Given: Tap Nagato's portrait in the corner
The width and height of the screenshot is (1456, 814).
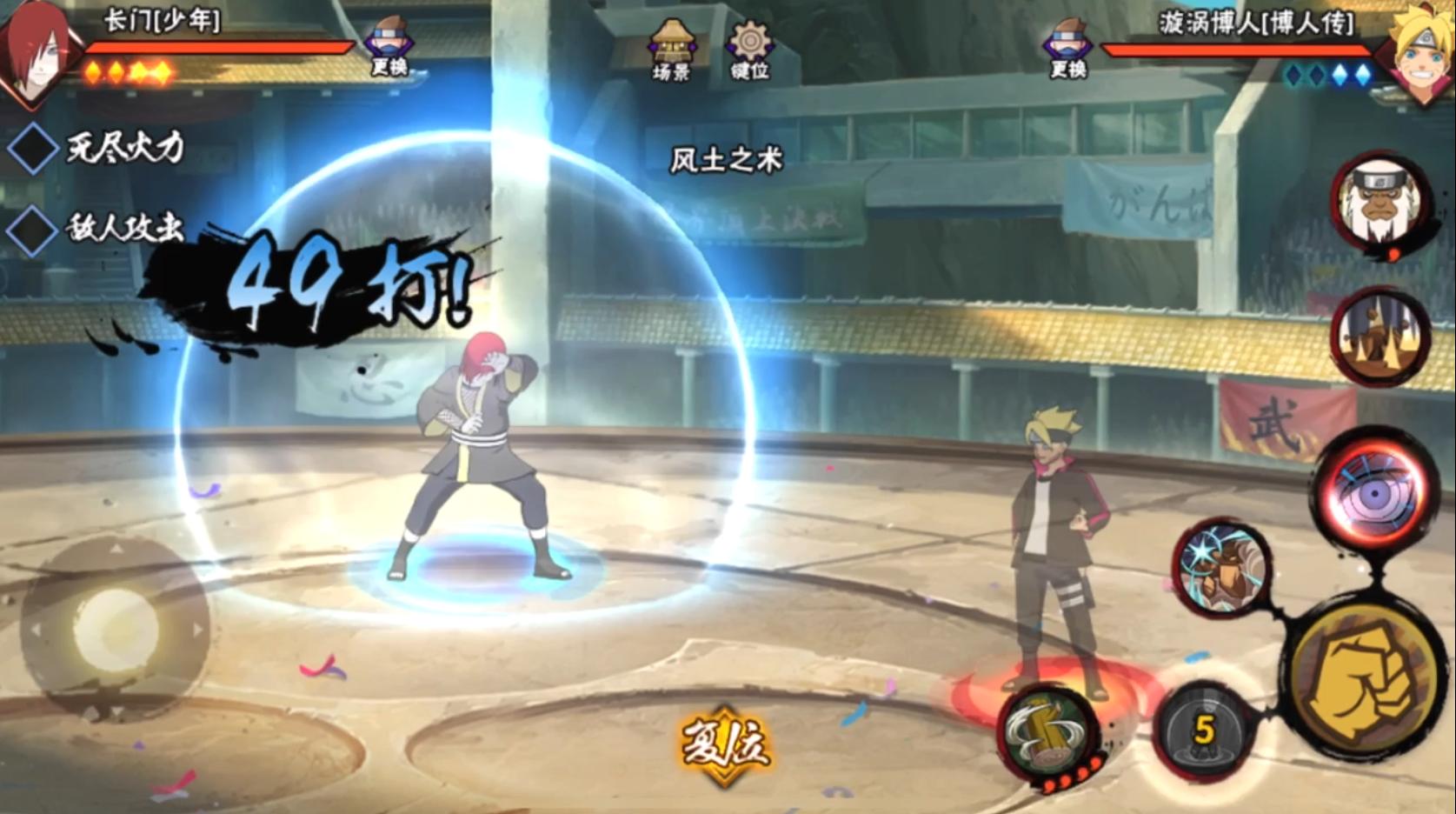Looking at the screenshot, I should click(37, 52).
